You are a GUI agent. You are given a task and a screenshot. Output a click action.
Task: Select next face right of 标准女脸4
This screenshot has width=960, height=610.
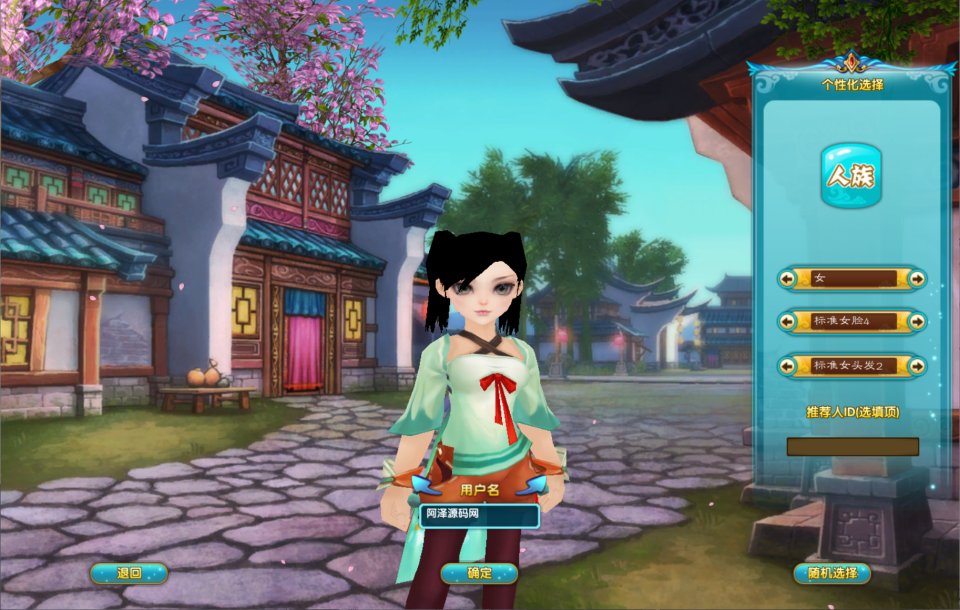[916, 322]
